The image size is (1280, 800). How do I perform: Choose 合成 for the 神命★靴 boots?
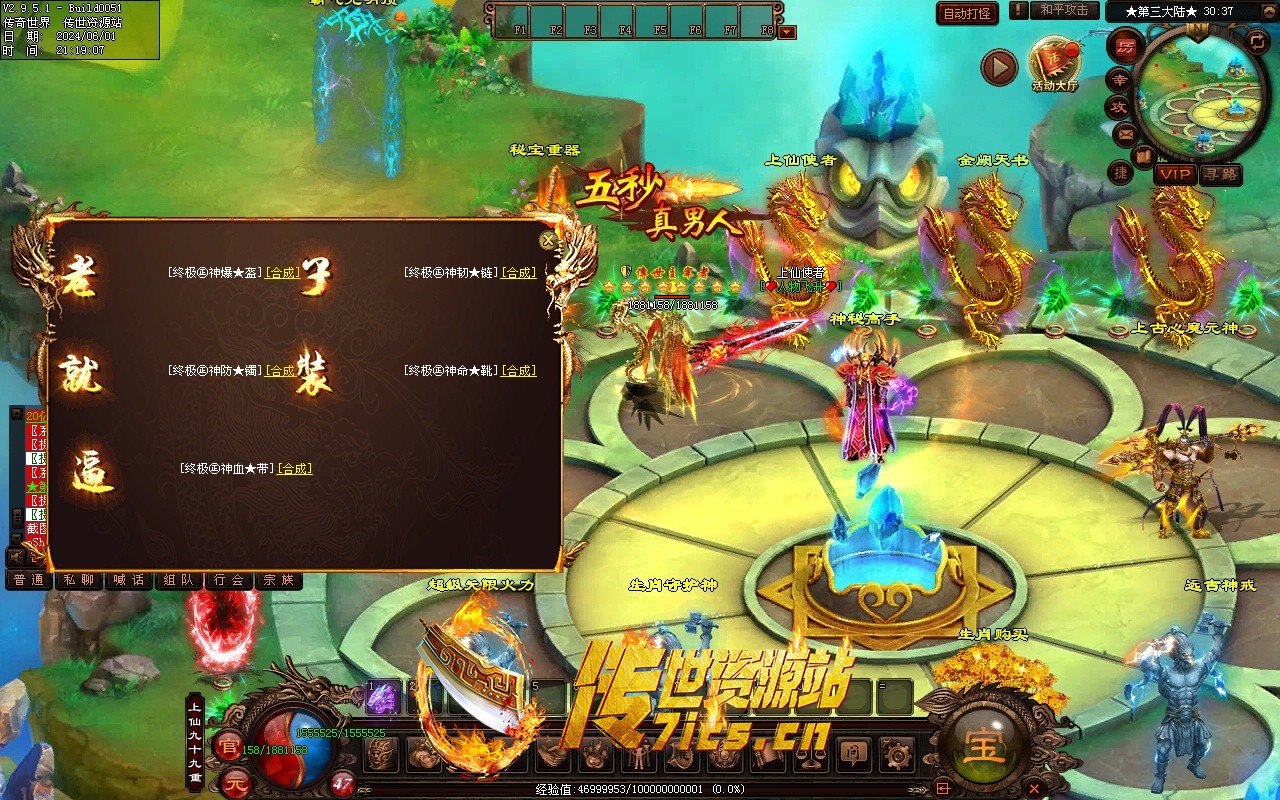(x=518, y=370)
